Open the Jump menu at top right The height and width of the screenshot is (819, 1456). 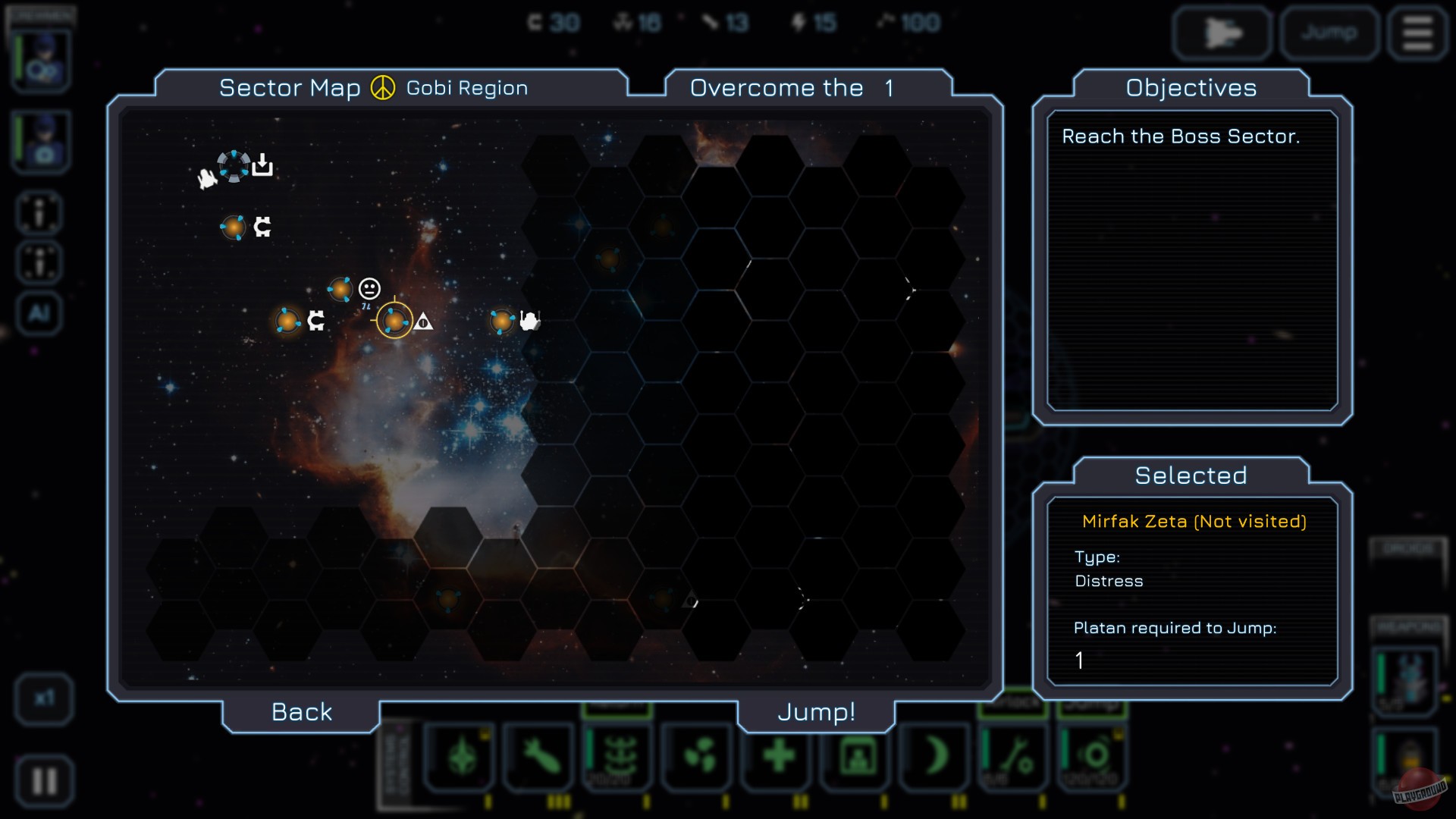1329,33
